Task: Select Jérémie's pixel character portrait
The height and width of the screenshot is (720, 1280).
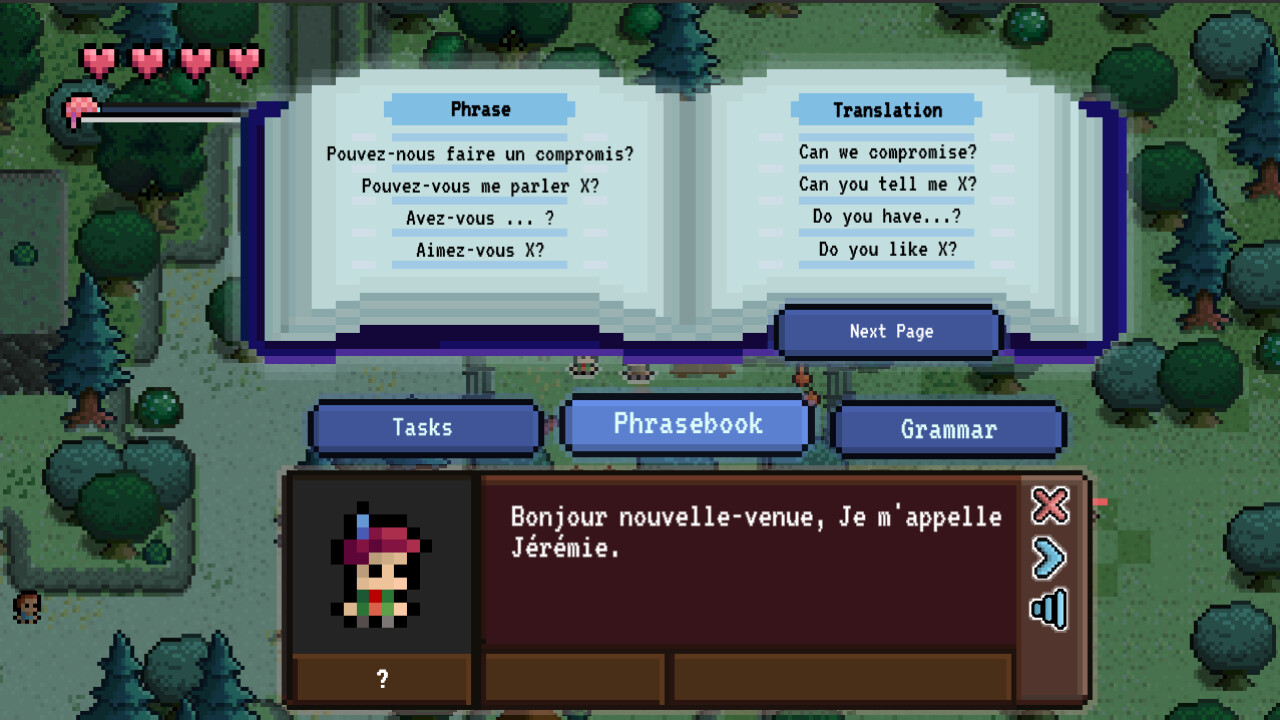Action: 380,565
